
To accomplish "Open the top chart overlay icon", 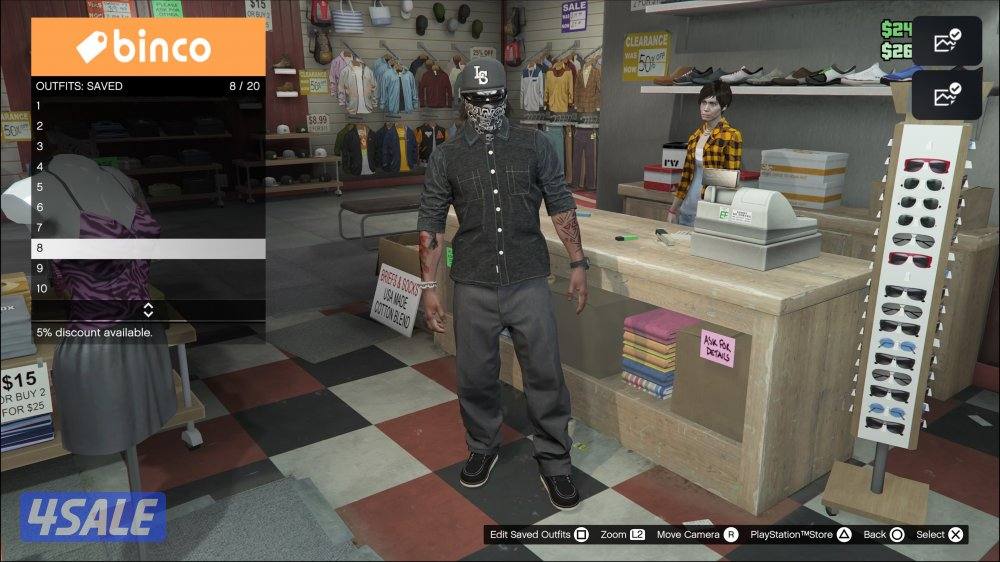I will [946, 42].
